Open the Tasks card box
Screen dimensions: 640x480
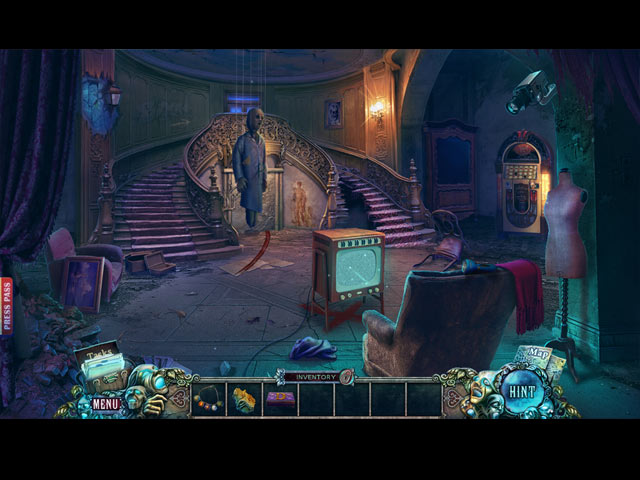pos(99,360)
